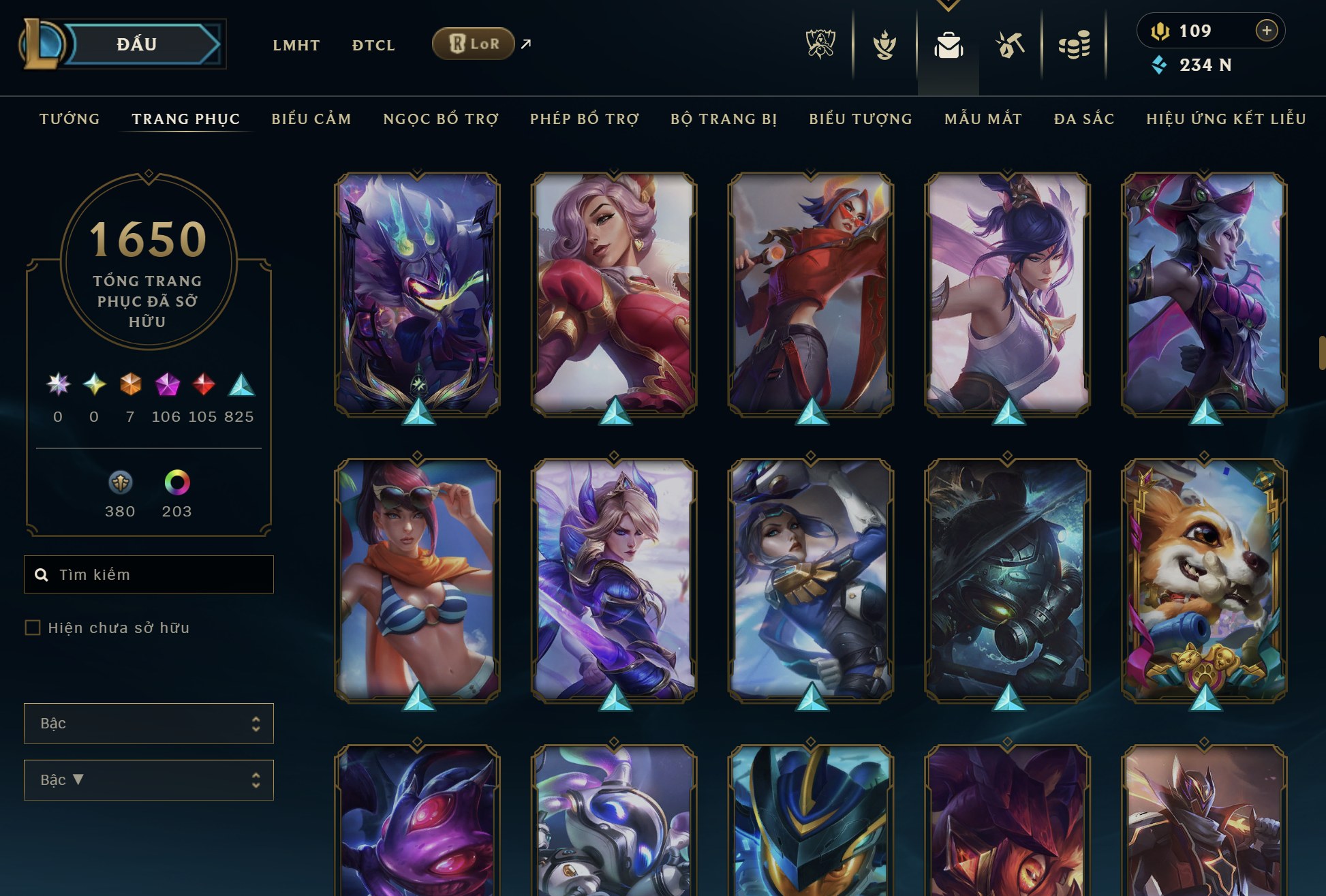
Task: Click the Tìm kiếm search field
Action: point(148,574)
